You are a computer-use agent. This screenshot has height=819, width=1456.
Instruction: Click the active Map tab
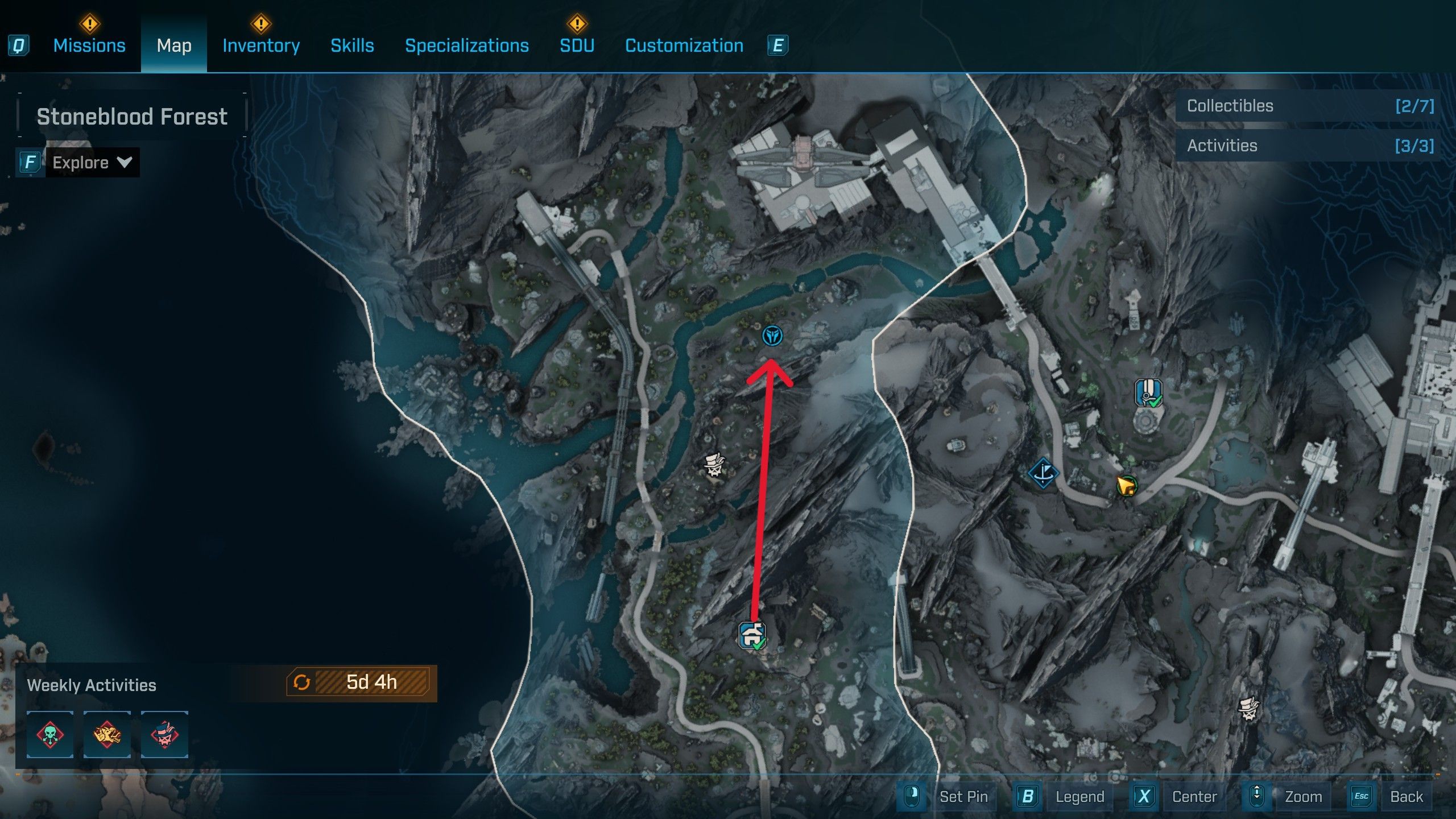click(174, 45)
